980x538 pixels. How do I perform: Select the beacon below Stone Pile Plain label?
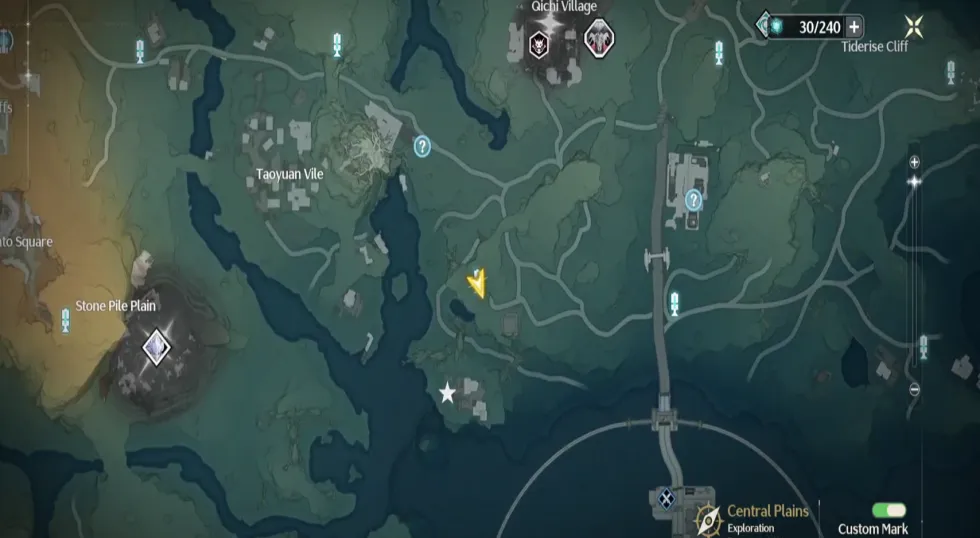[66, 321]
